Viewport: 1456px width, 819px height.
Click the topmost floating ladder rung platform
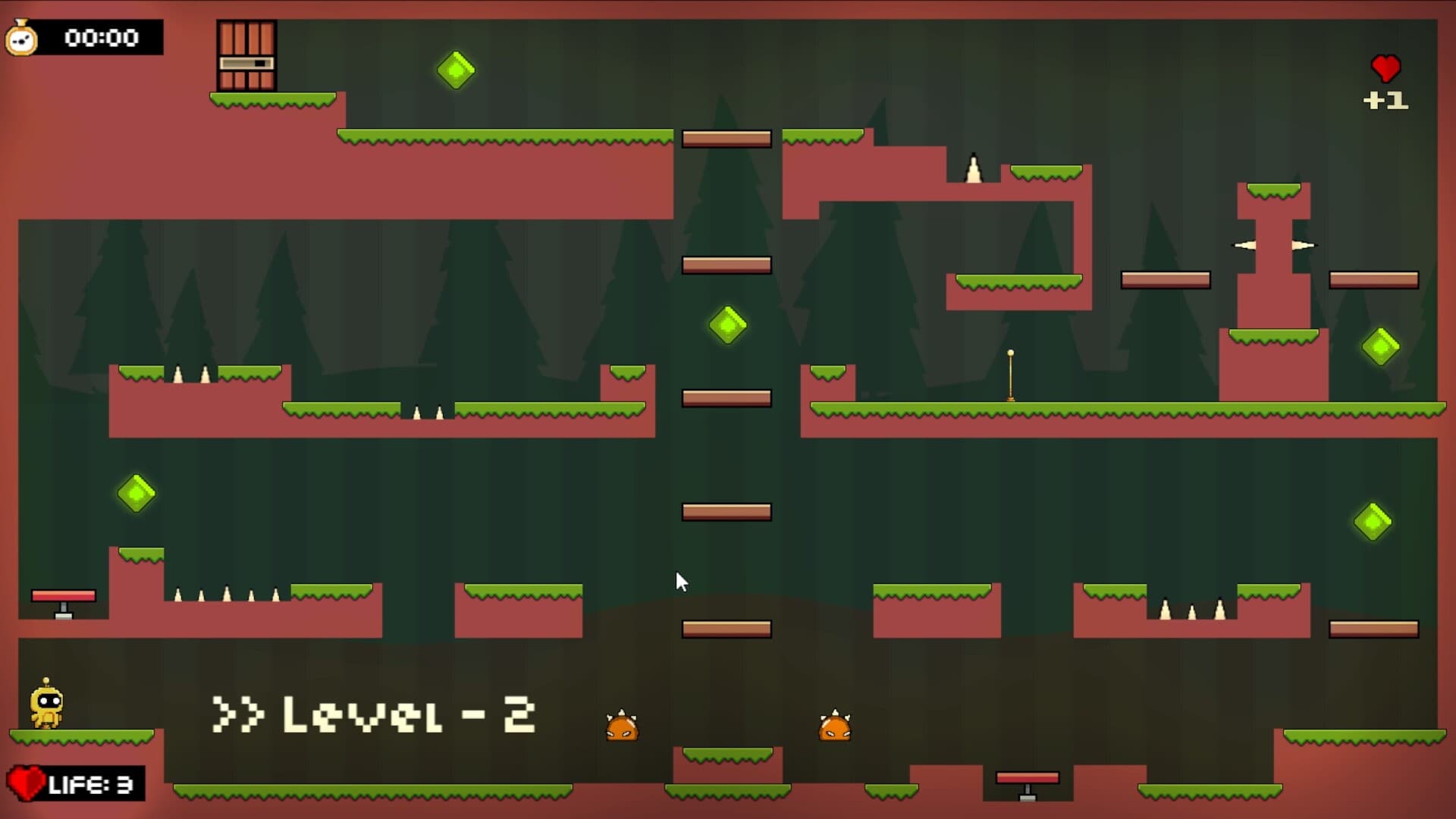click(x=726, y=137)
